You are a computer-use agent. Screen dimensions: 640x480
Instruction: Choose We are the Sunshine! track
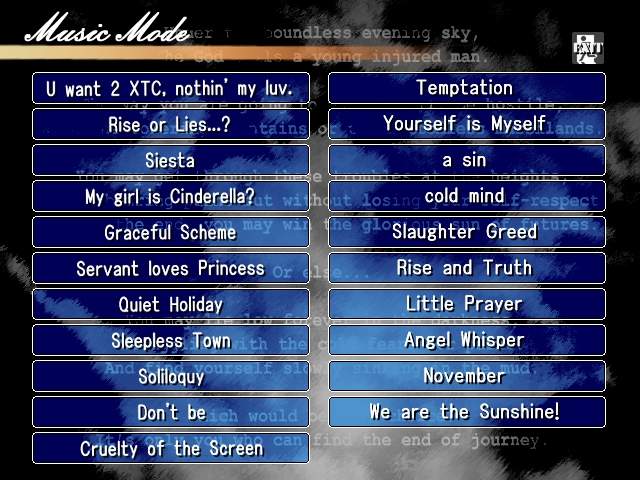(x=466, y=412)
